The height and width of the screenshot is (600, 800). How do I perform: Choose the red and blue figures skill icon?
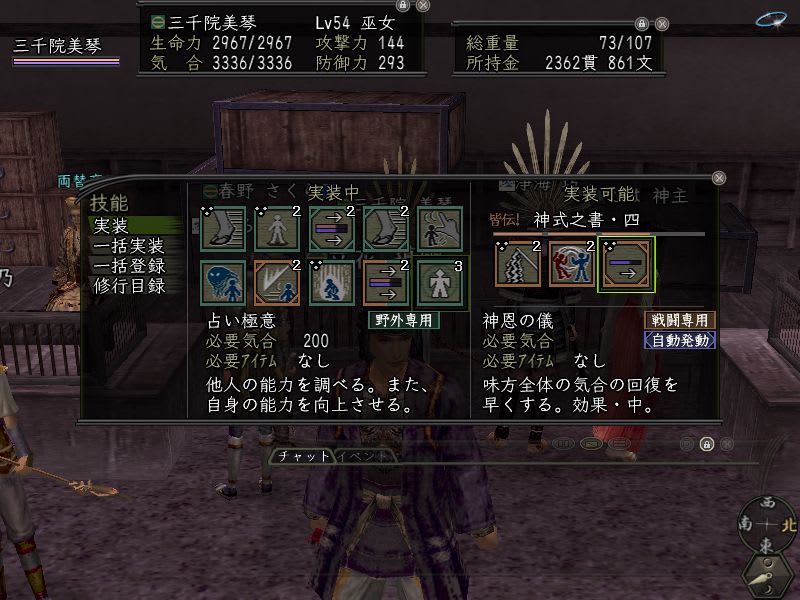[x=572, y=265]
